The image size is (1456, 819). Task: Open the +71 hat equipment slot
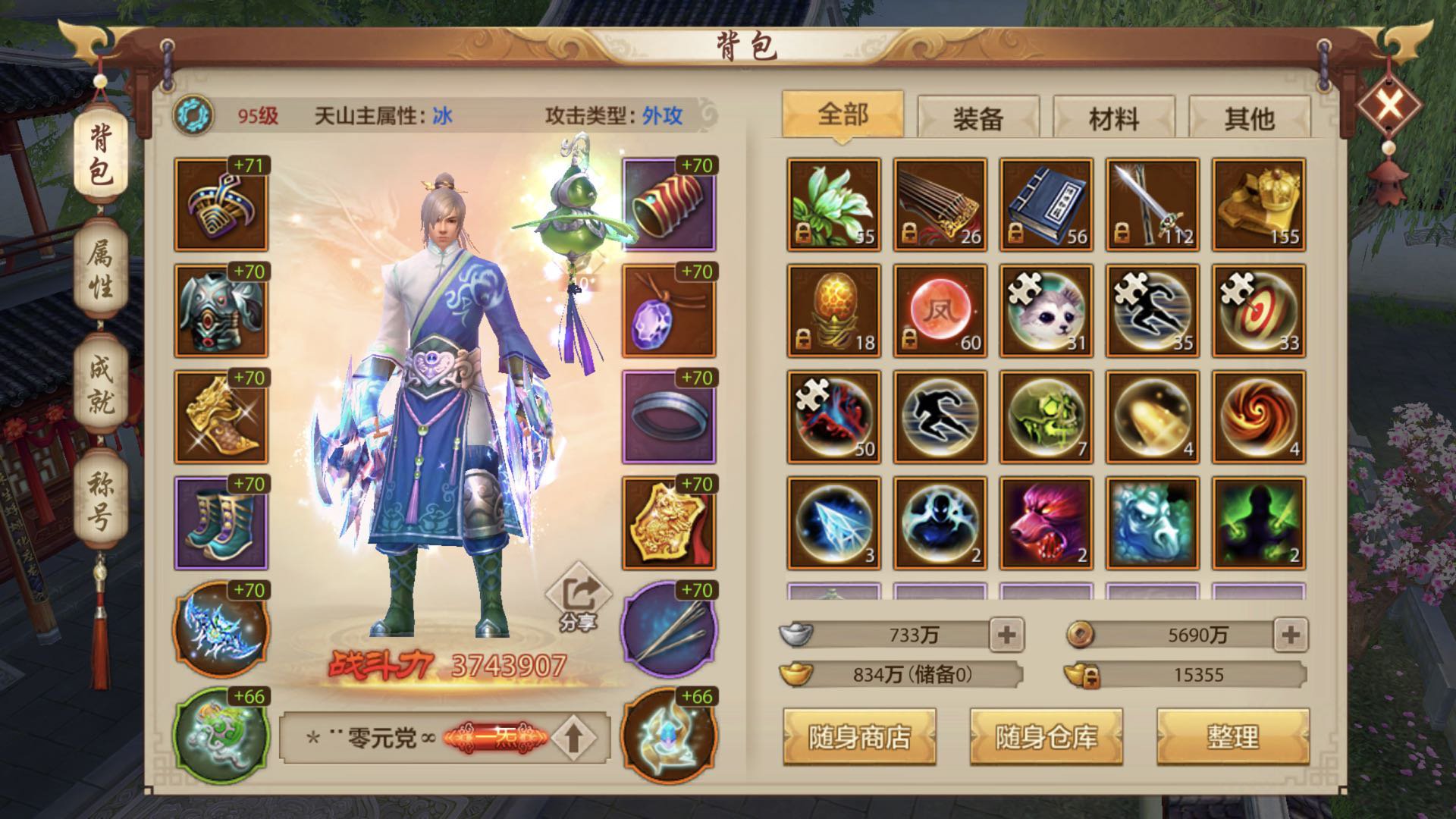[219, 206]
